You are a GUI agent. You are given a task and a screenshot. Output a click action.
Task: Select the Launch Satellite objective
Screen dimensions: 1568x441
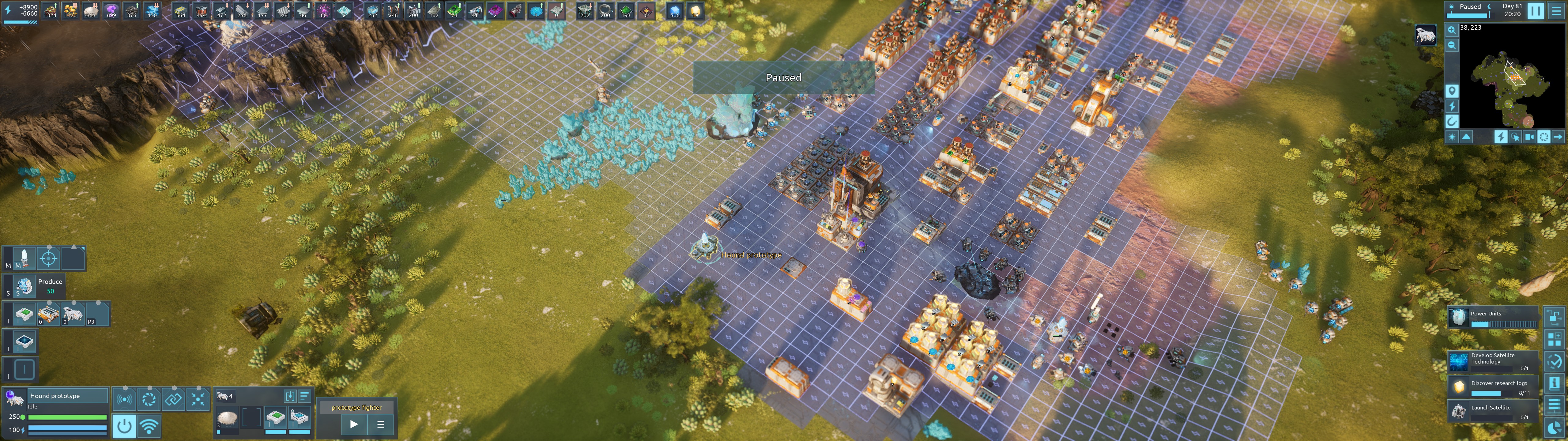1493,411
